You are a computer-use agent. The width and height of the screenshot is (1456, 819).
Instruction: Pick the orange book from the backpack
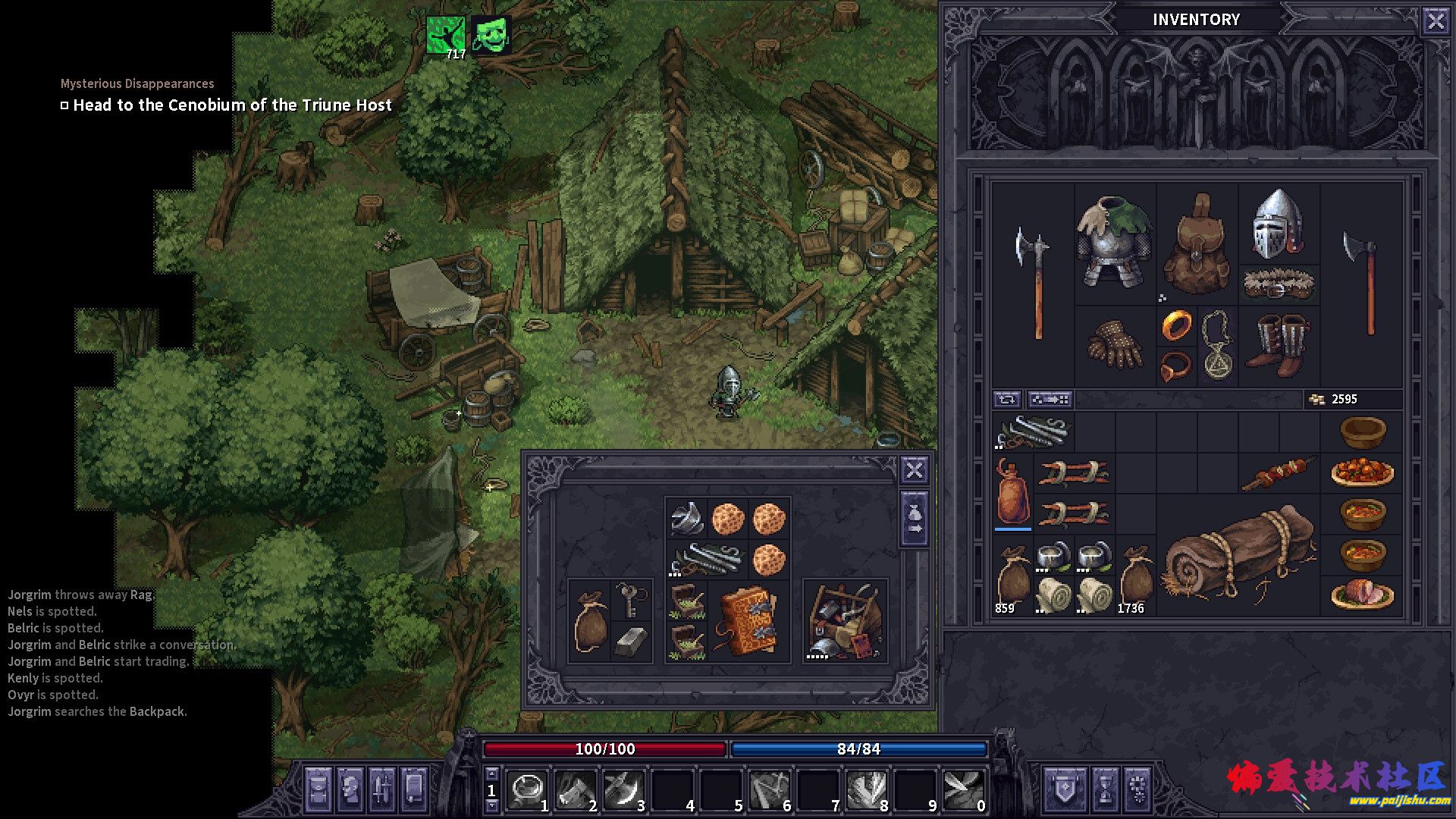click(x=748, y=622)
